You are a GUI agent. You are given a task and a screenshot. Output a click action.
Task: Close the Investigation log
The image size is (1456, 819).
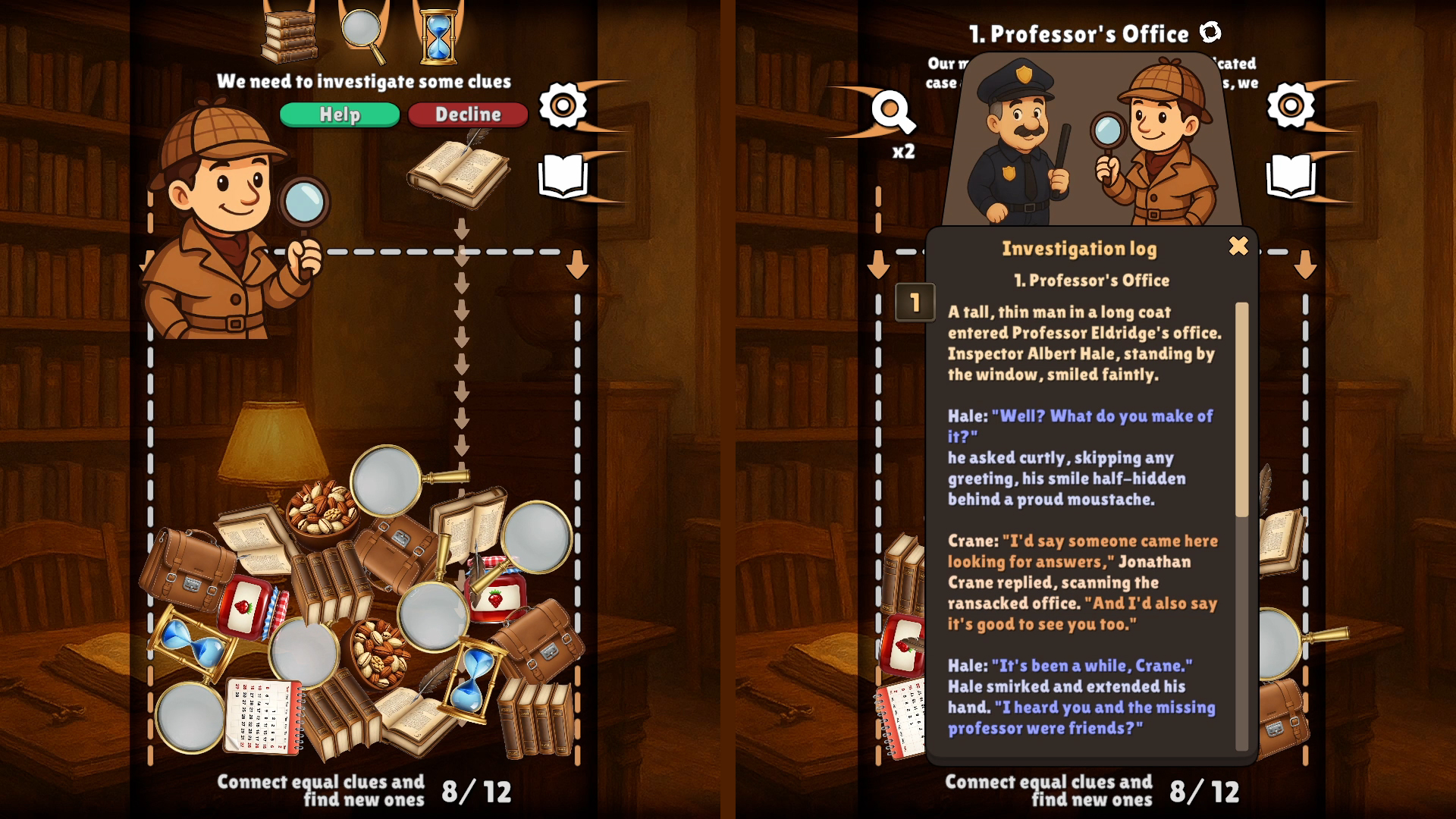tap(1237, 246)
